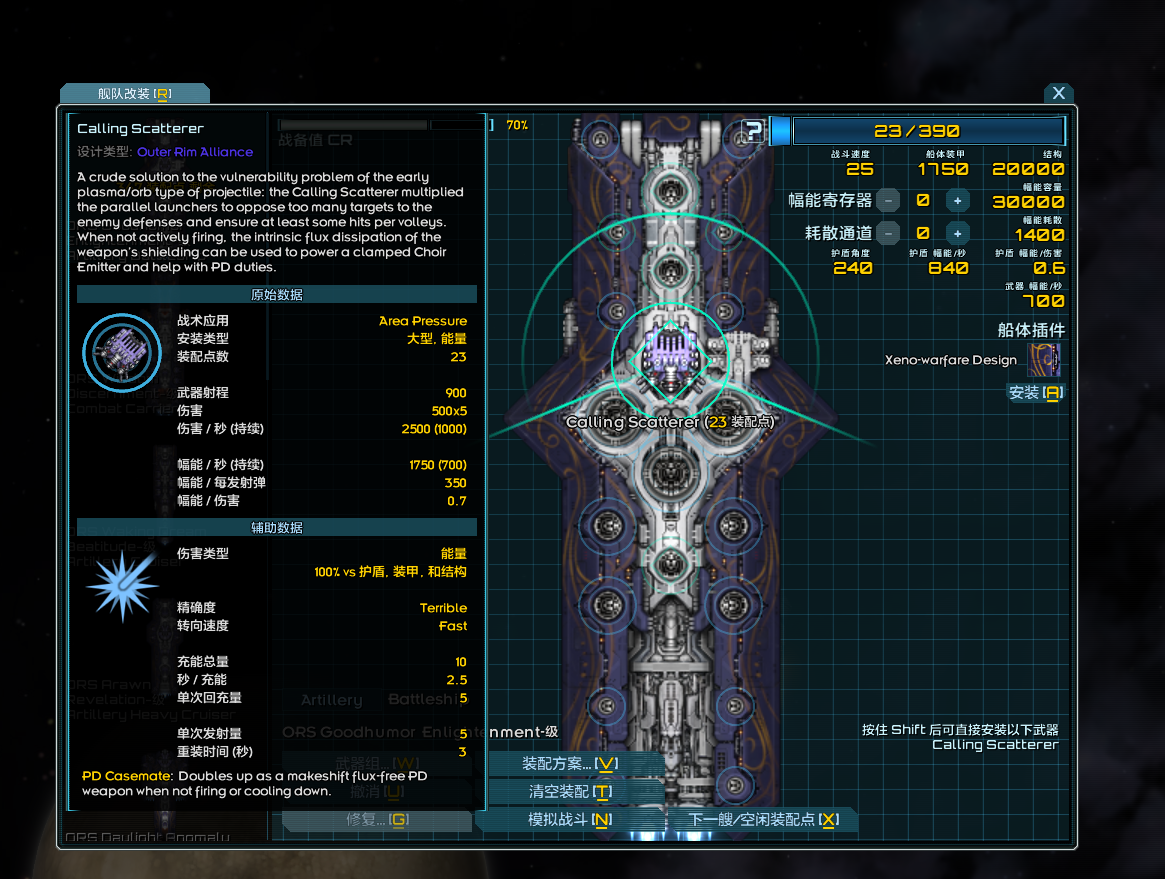Decrease 幅能寄存器 with its minus button
Viewport: 1165px width, 879px height.
[x=888, y=201]
